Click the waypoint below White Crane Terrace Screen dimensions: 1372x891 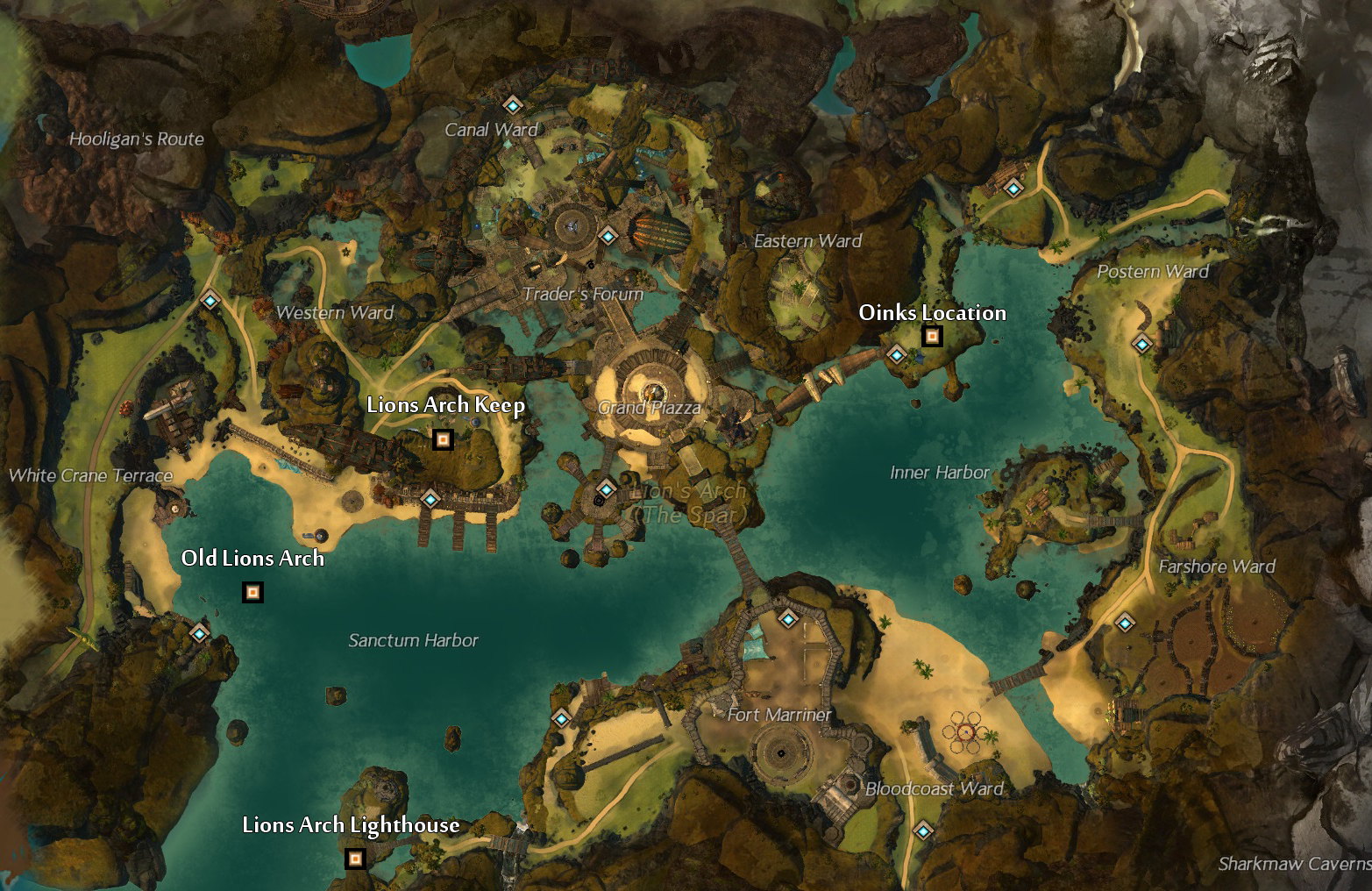198,632
